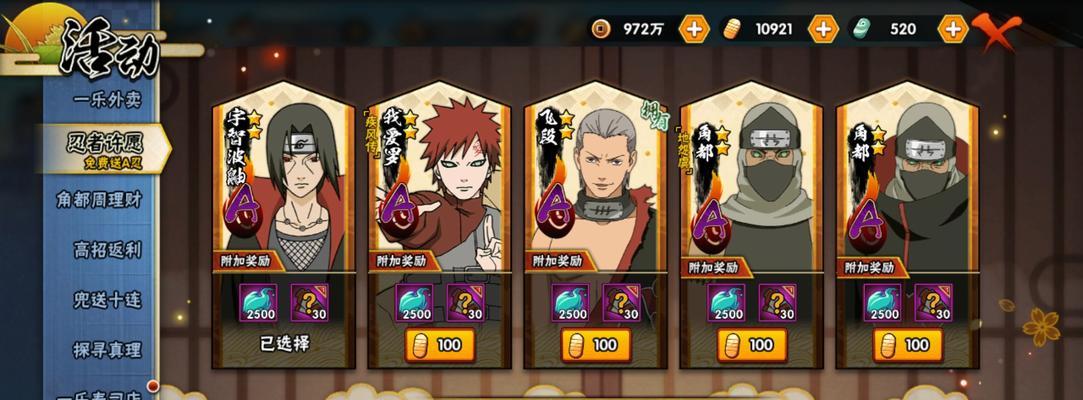Pick the Hidan ninja card
This screenshot has height=400, width=1083.
(596, 180)
